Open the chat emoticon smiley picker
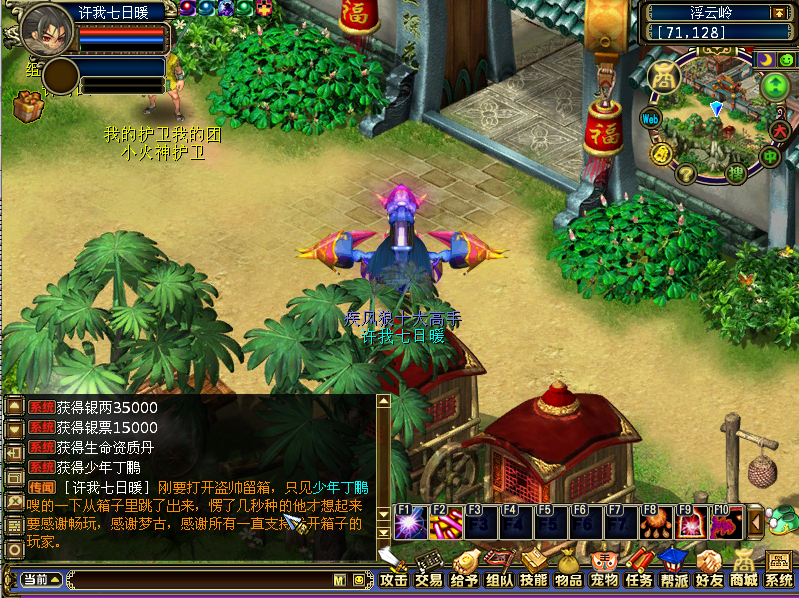Viewport: 799px width, 598px height. coord(358,579)
